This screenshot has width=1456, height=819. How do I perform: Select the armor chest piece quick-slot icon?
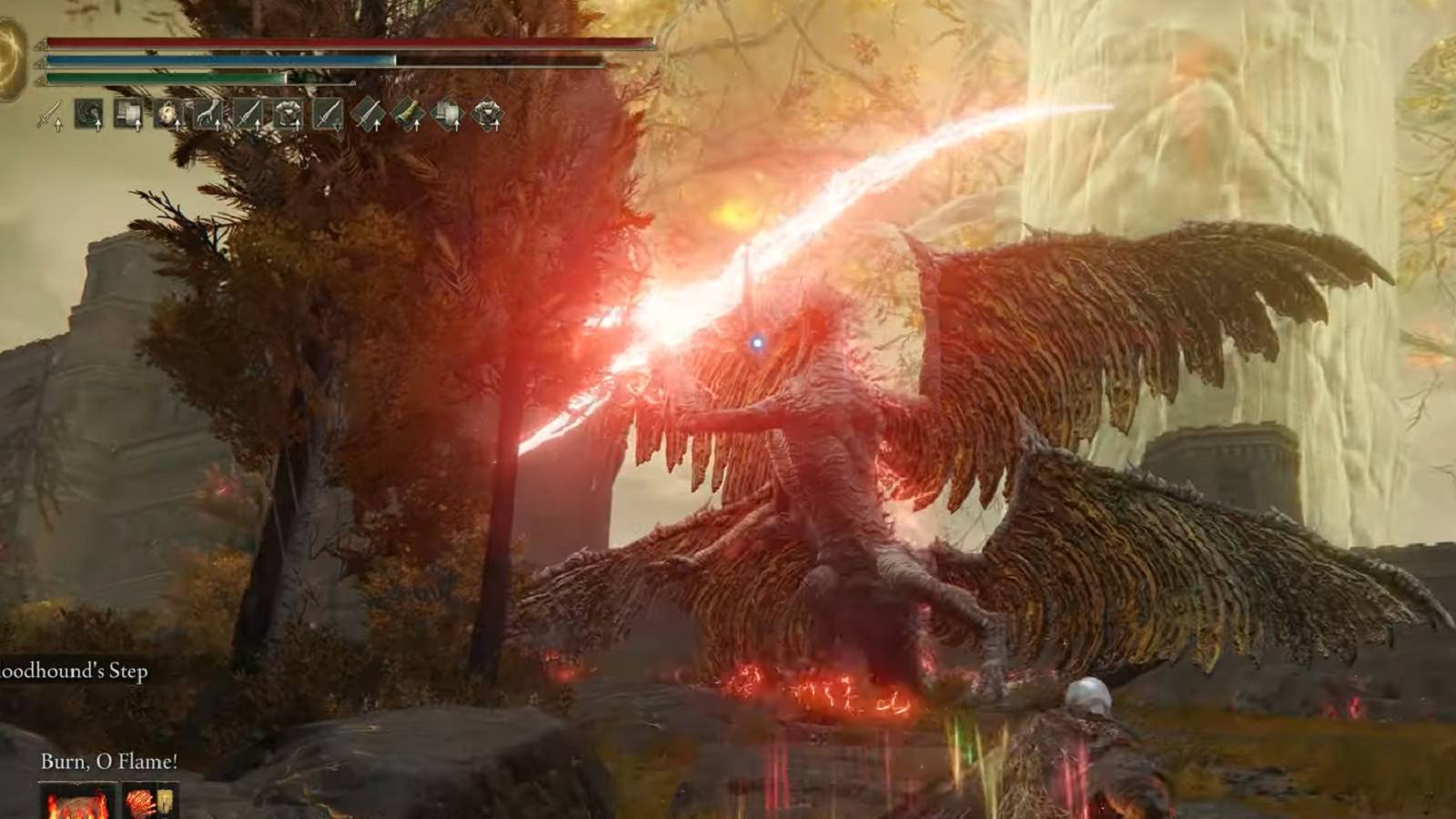point(290,113)
